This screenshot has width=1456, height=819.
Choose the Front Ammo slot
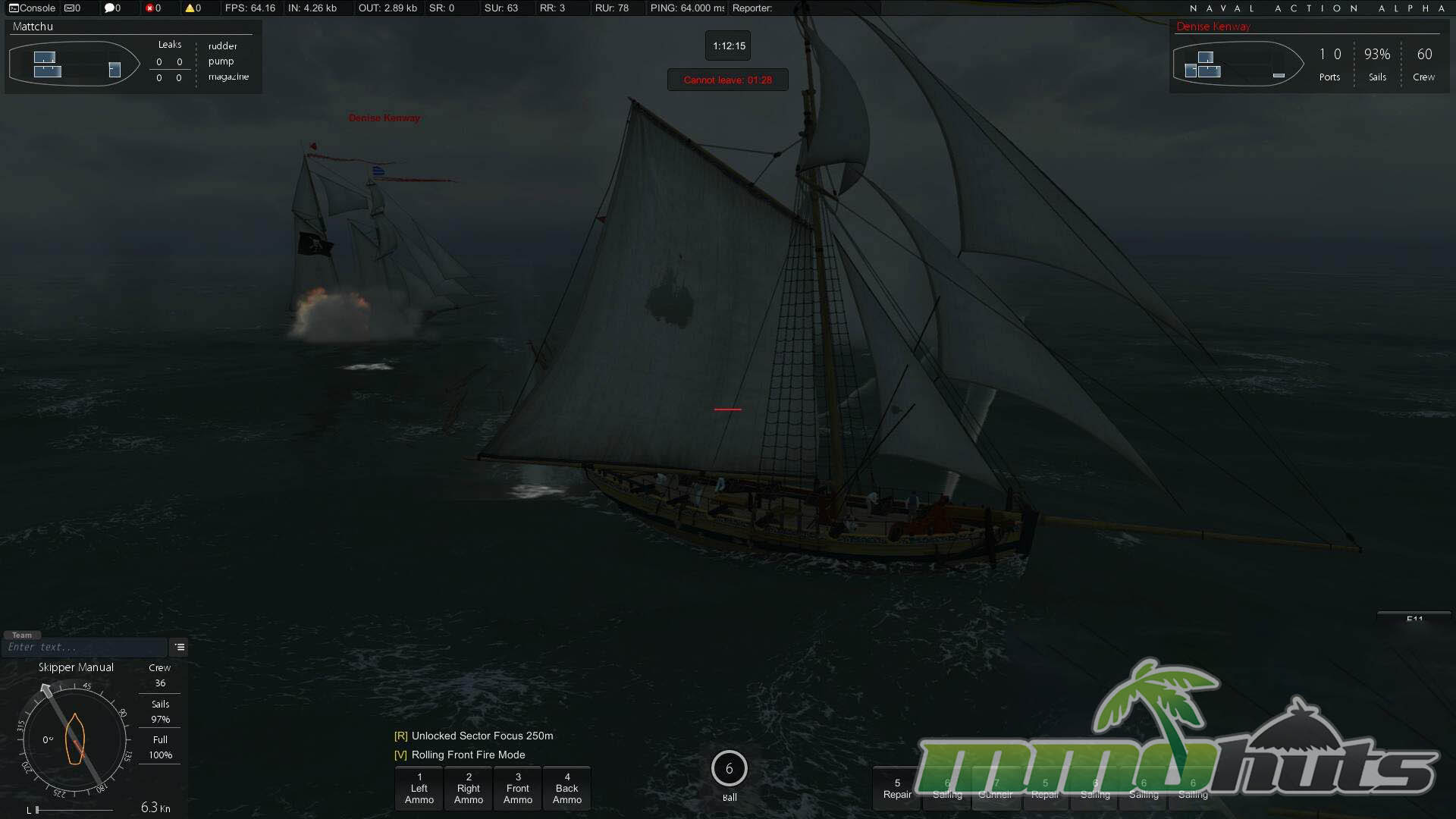point(518,789)
